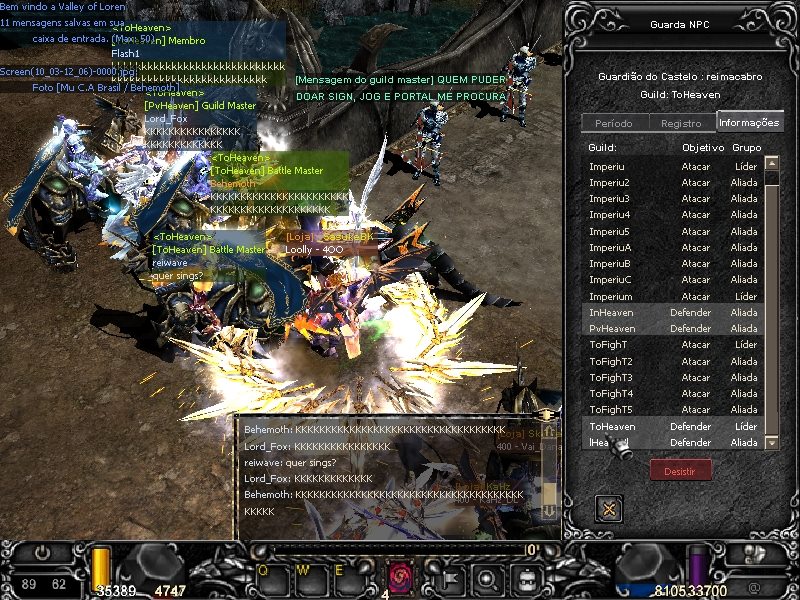The width and height of the screenshot is (800, 600).
Task: Select the Informações tab
Action: [x=749, y=123]
